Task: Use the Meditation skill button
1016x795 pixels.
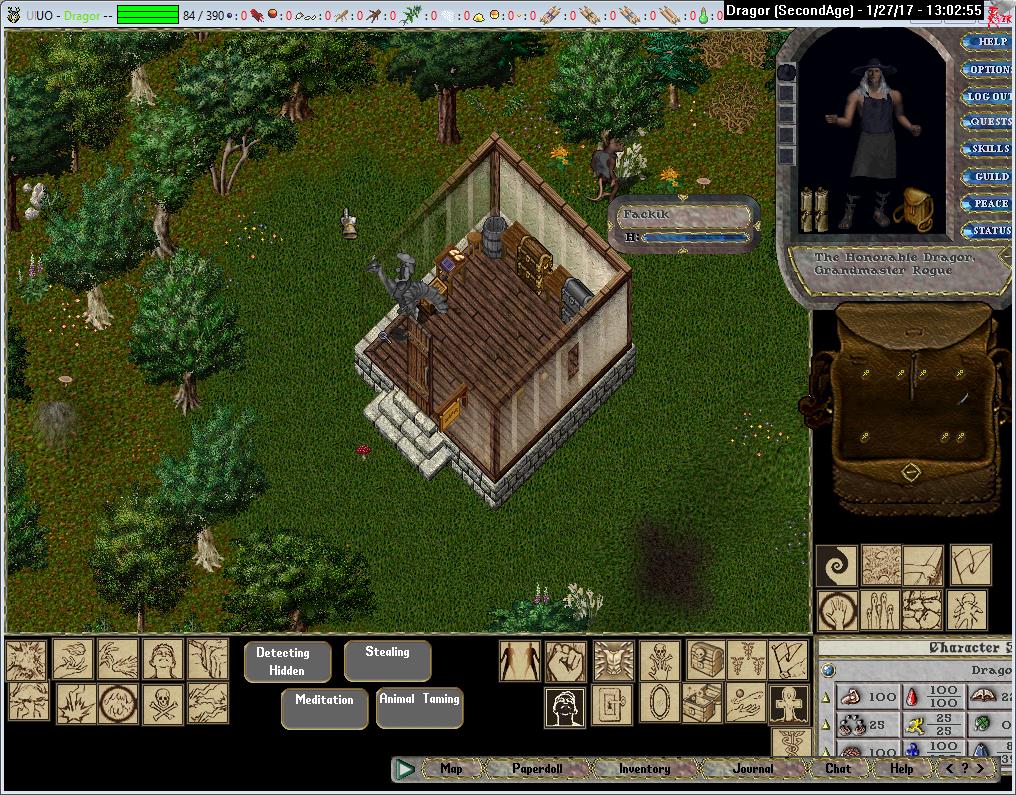Action: click(x=324, y=705)
